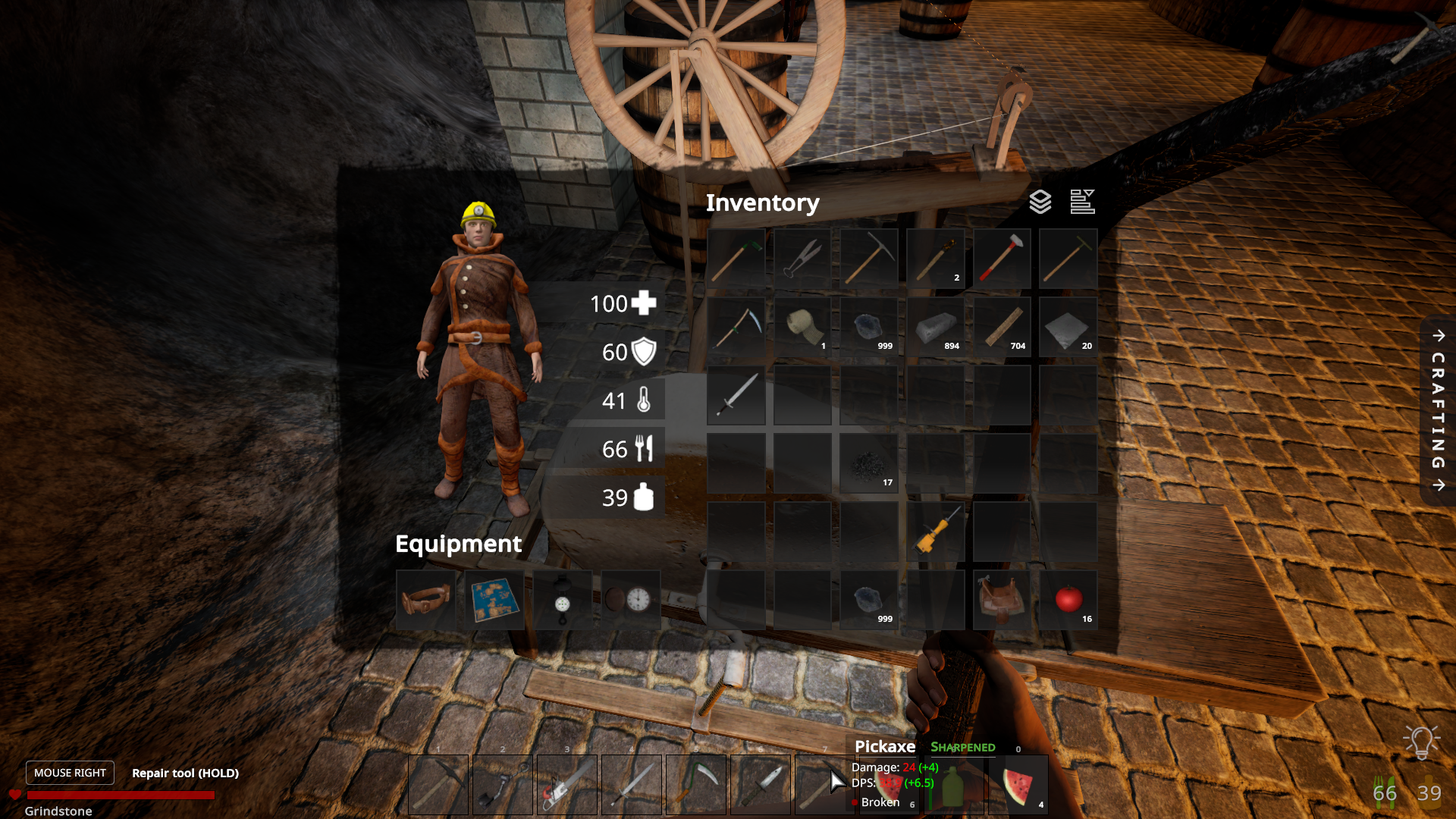Select the metal ingot stack of 894
1456x819 pixels.
click(x=936, y=327)
